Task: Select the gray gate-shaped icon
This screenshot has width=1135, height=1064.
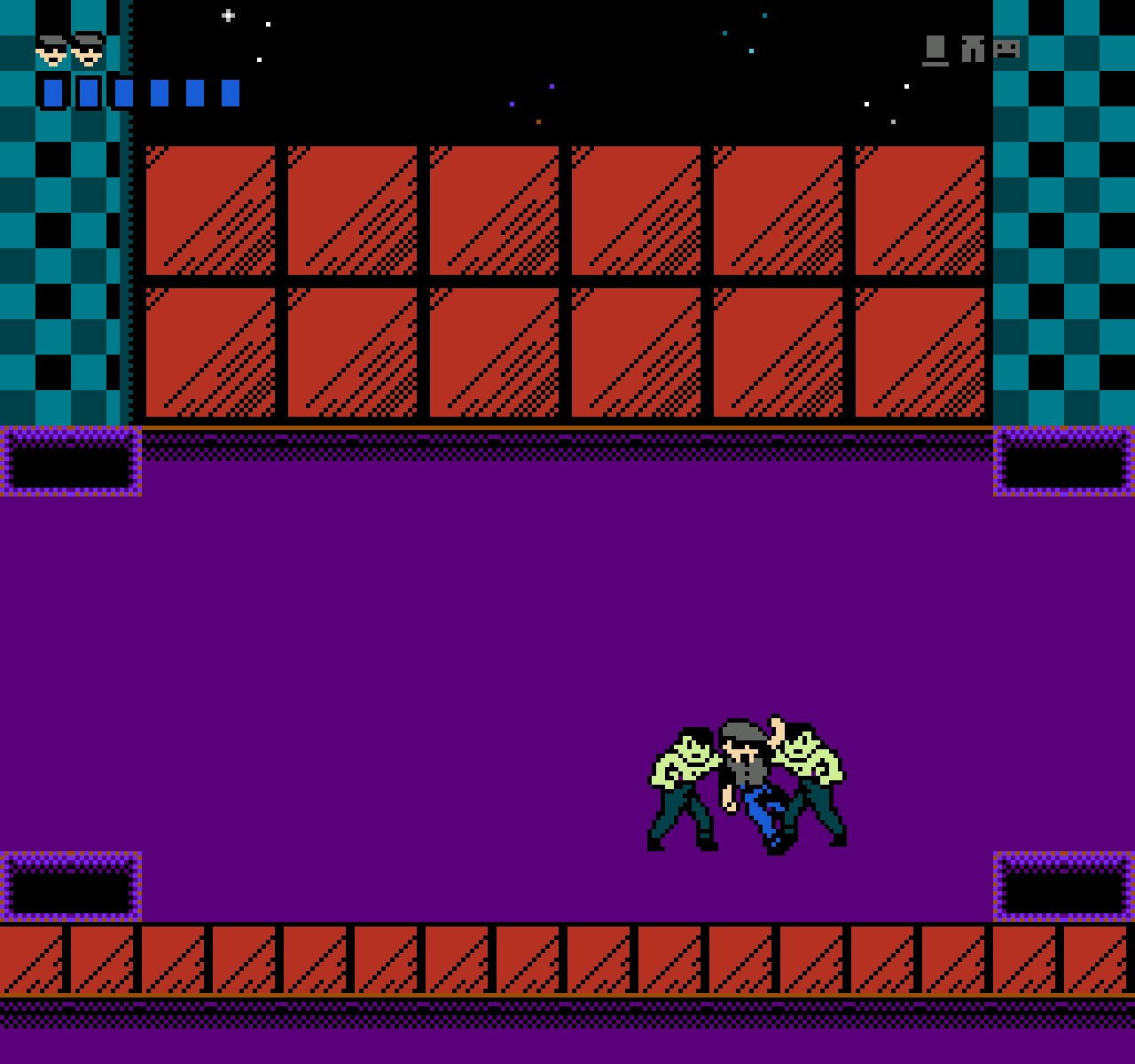Action: click(973, 49)
